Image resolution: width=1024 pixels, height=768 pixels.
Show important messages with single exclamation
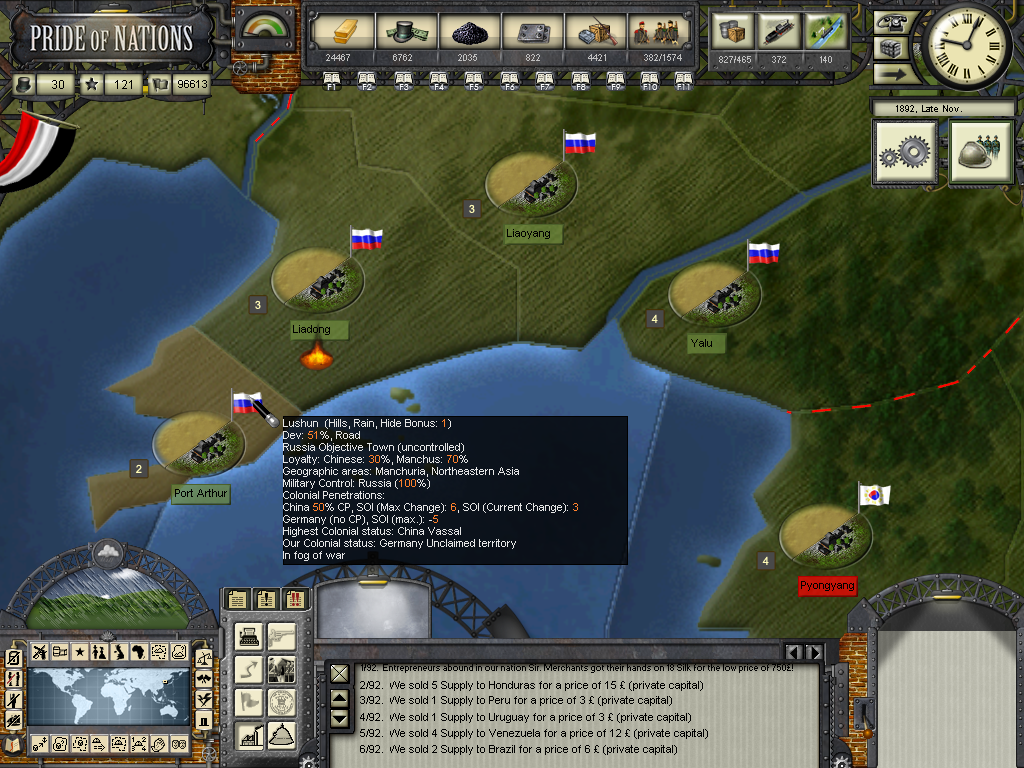[265, 599]
